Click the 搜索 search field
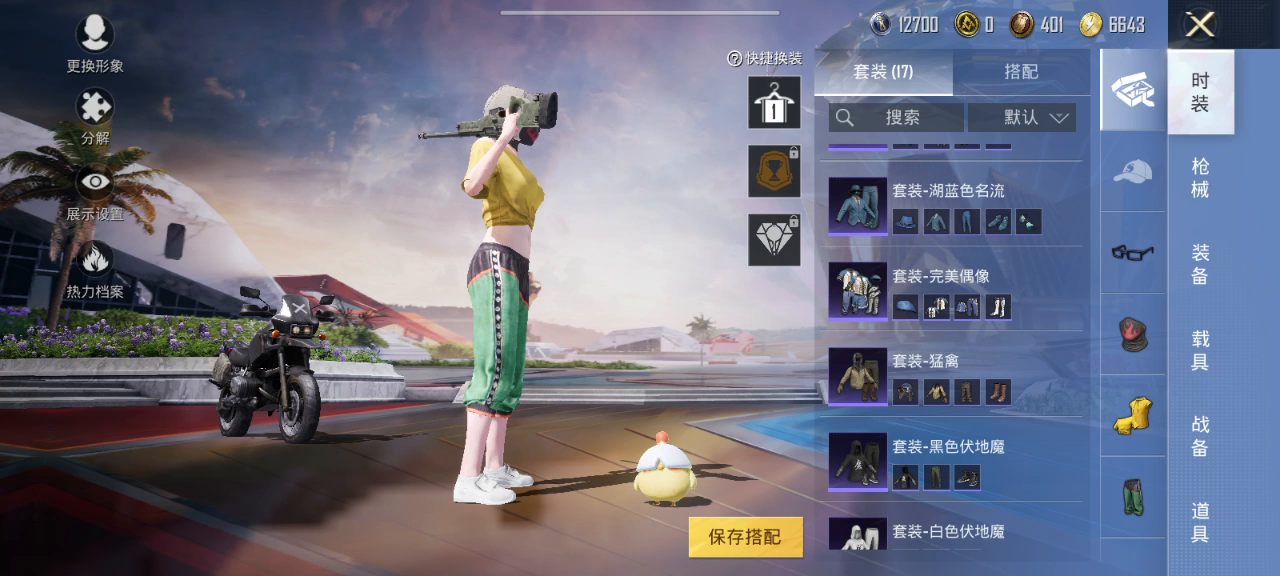Viewport: 1280px width, 576px height. tap(896, 117)
